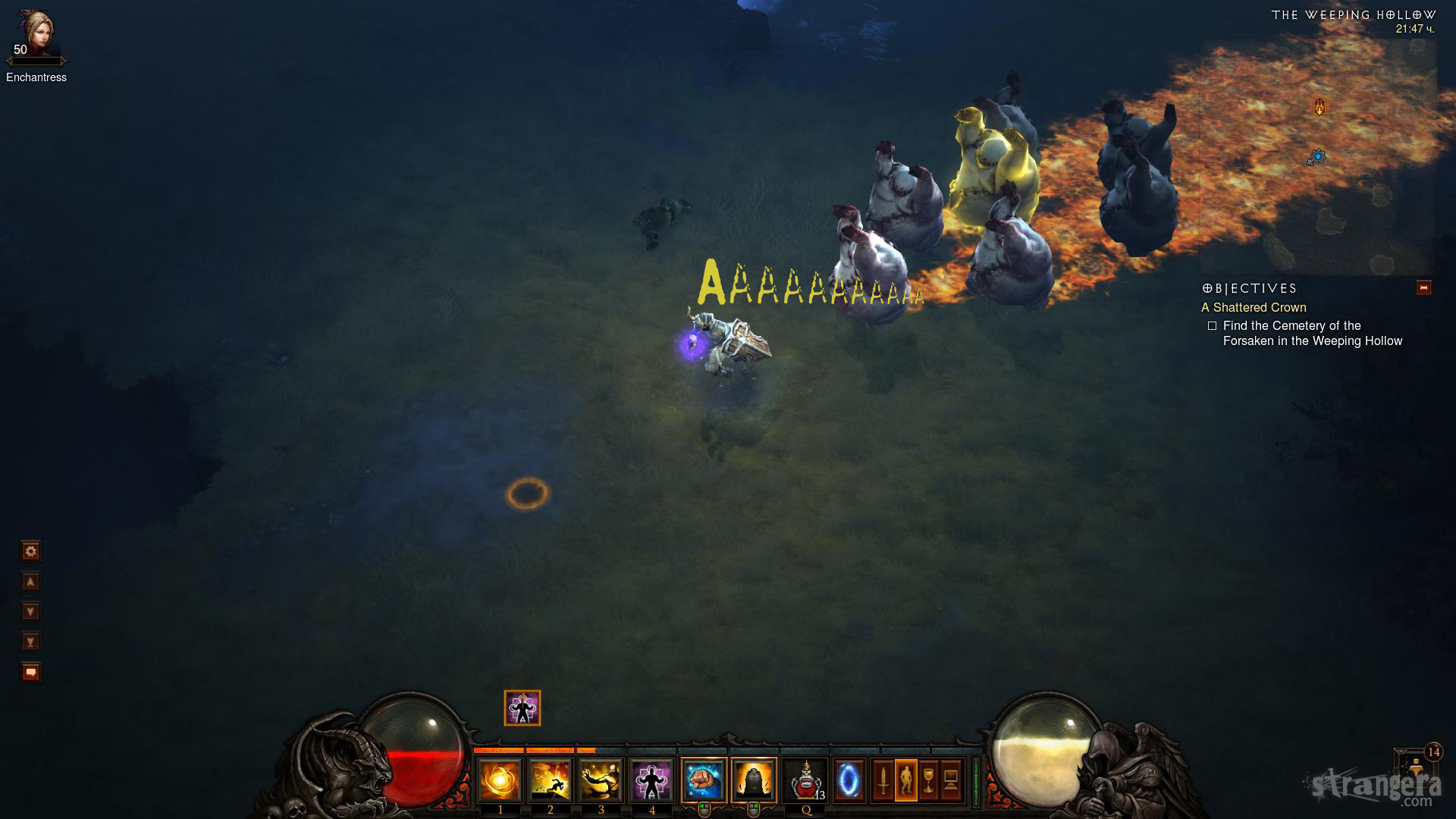This screenshot has width=1456, height=819.
Task: Click the Enchantress follower portrait
Action: (x=36, y=34)
